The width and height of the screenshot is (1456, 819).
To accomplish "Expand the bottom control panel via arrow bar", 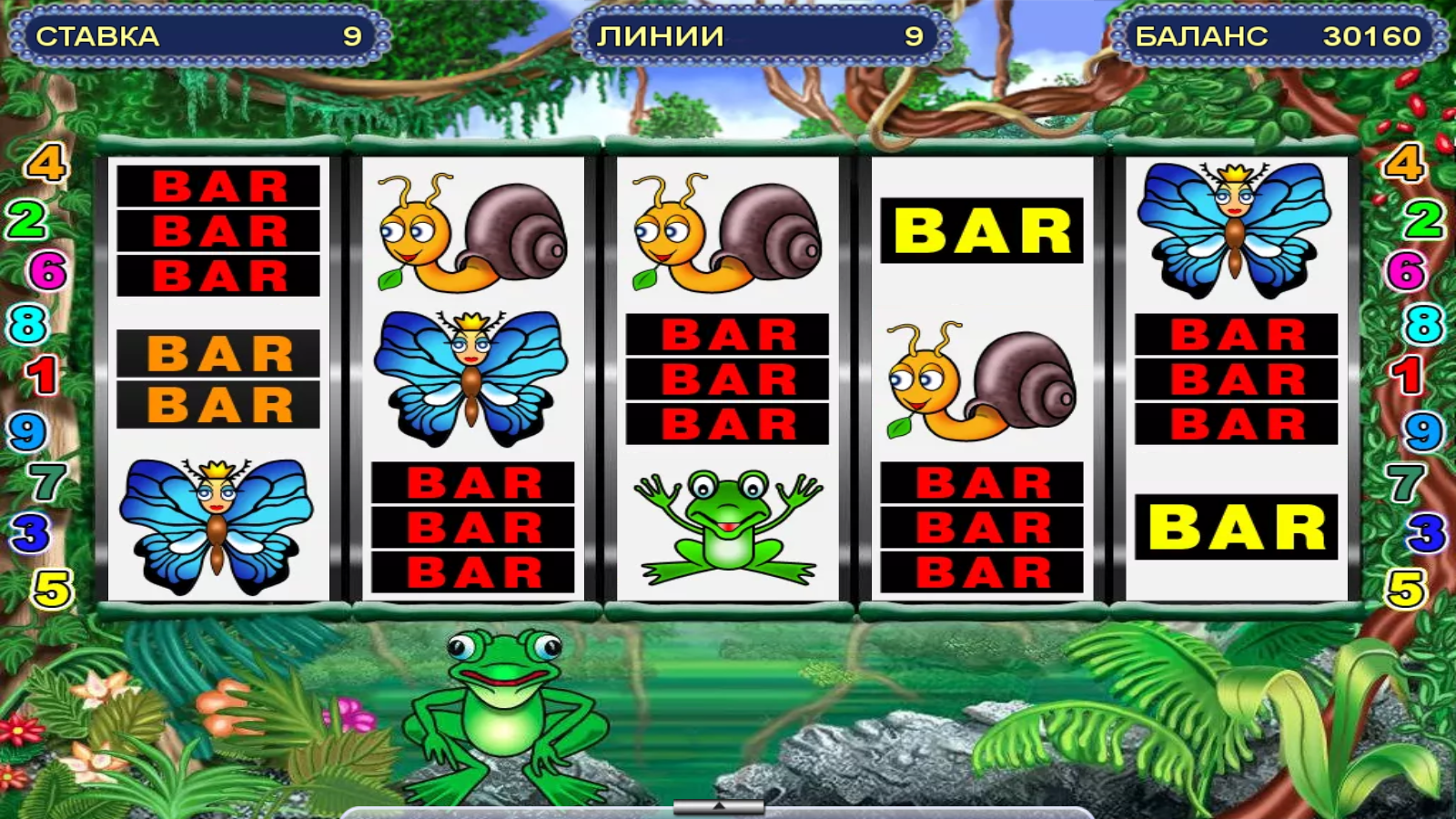I will click(719, 806).
